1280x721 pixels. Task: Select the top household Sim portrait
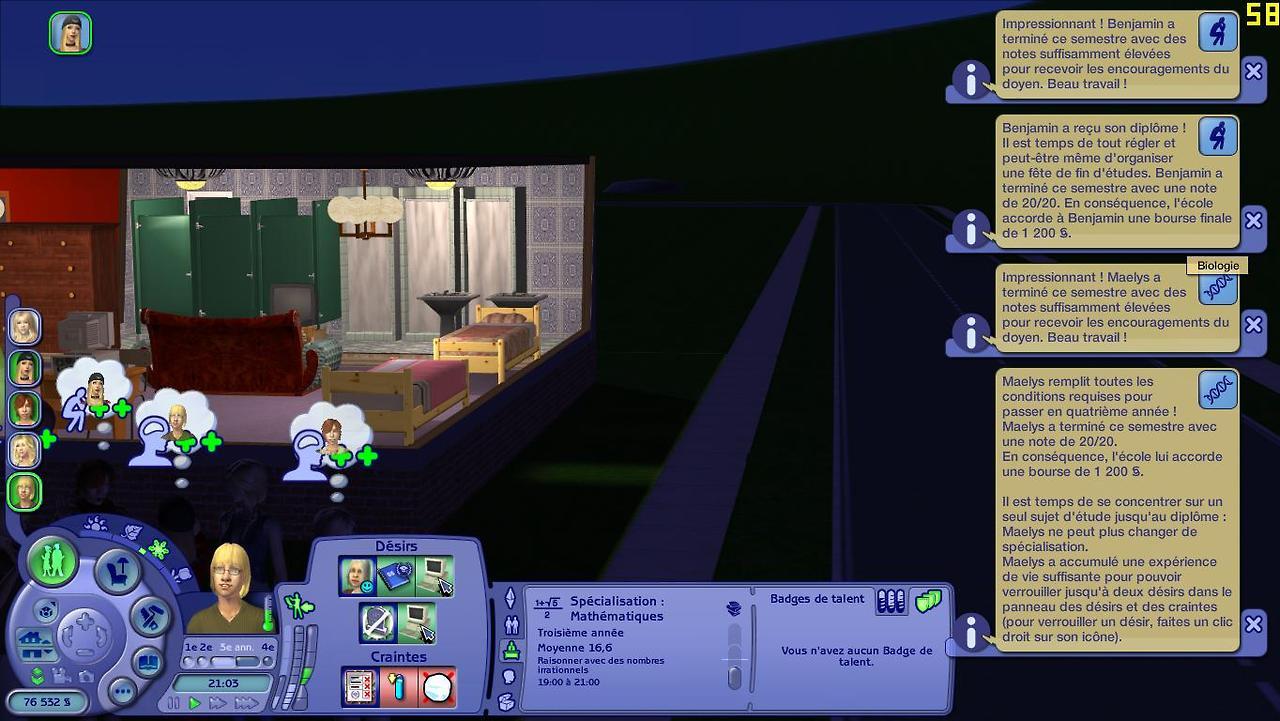coord(24,326)
